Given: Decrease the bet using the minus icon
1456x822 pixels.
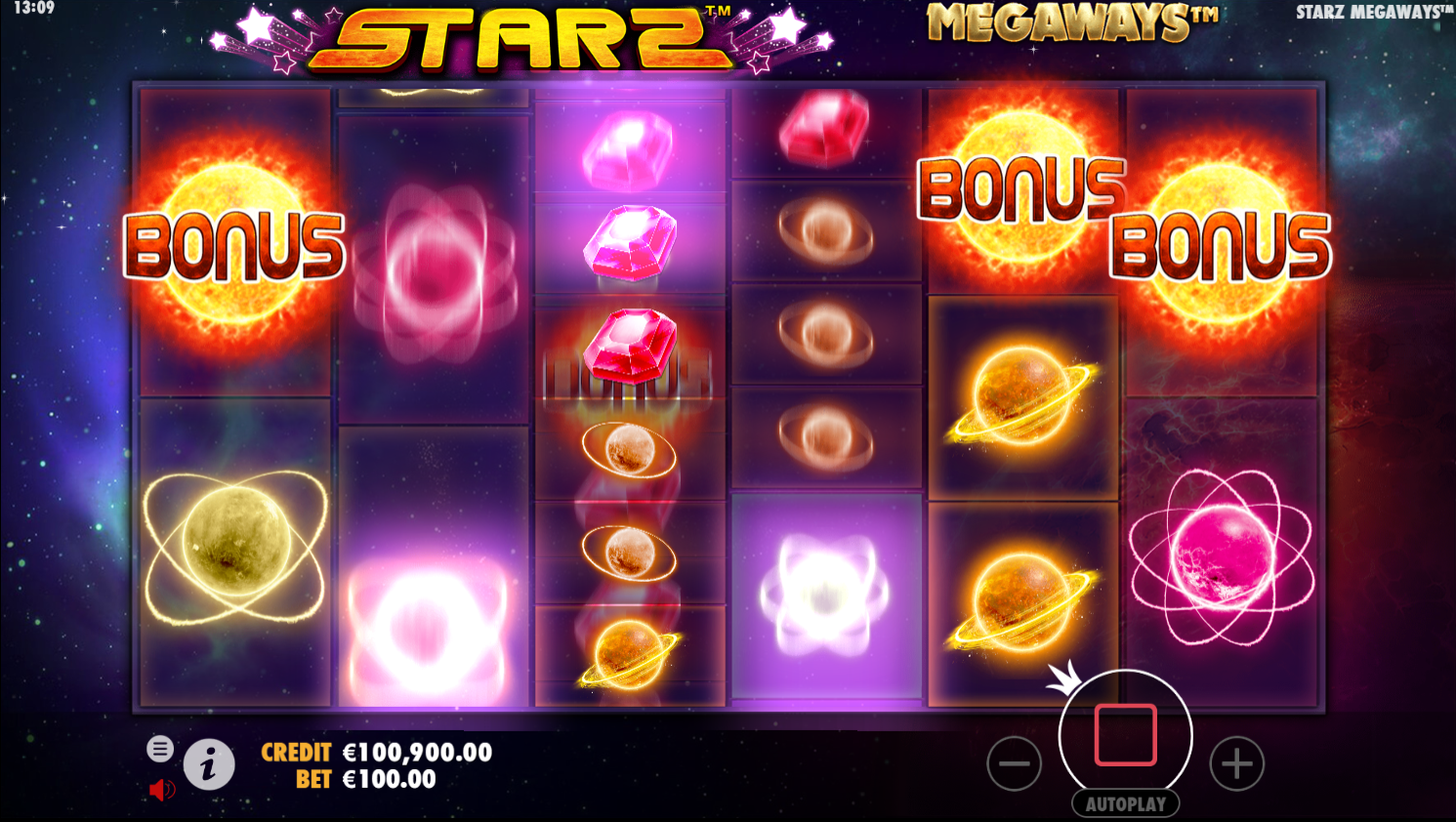Looking at the screenshot, I should point(1015,763).
